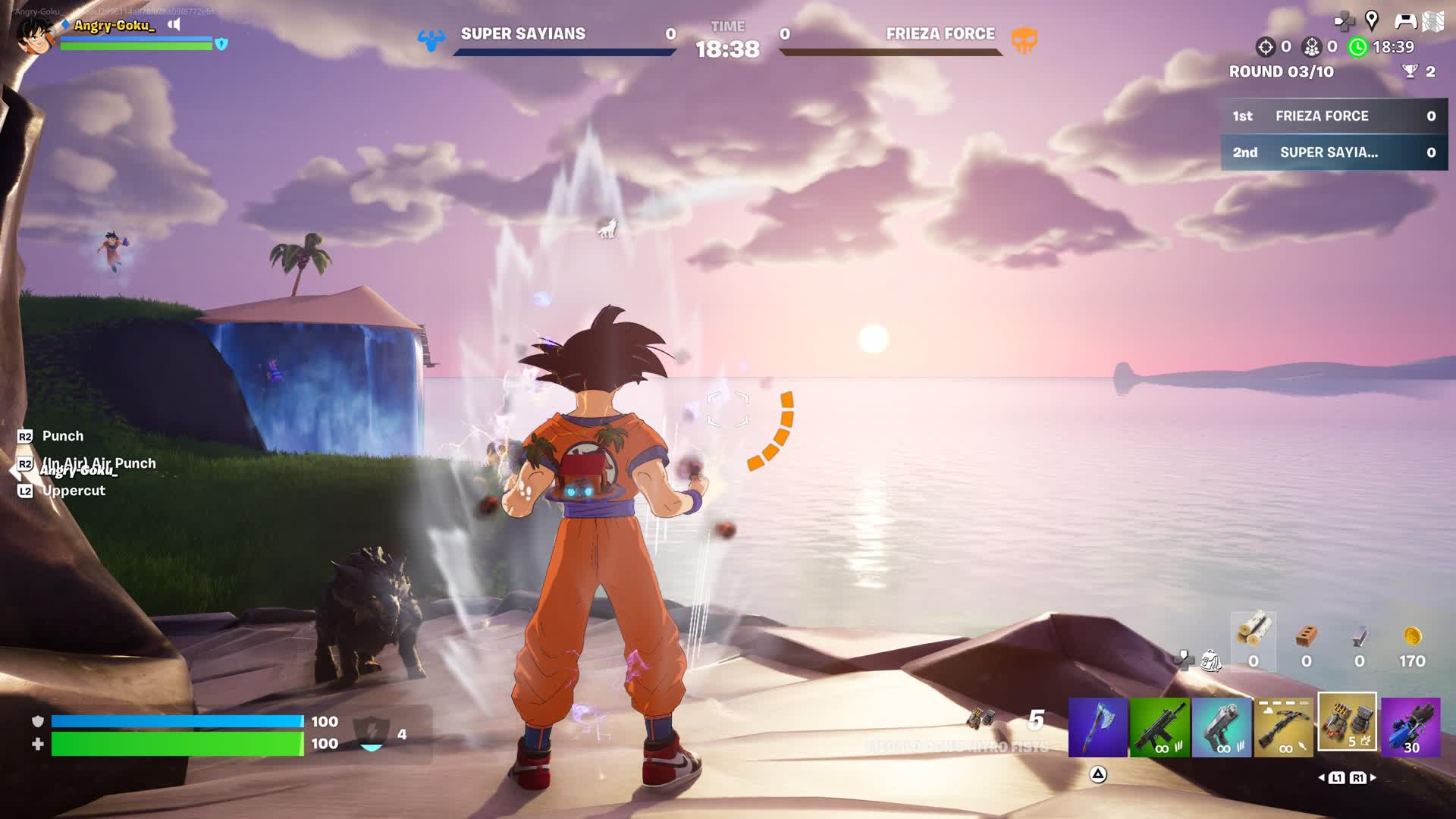Click the orange Frieza Force skull emblem
This screenshot has width=1456, height=819.
tap(1024, 39)
